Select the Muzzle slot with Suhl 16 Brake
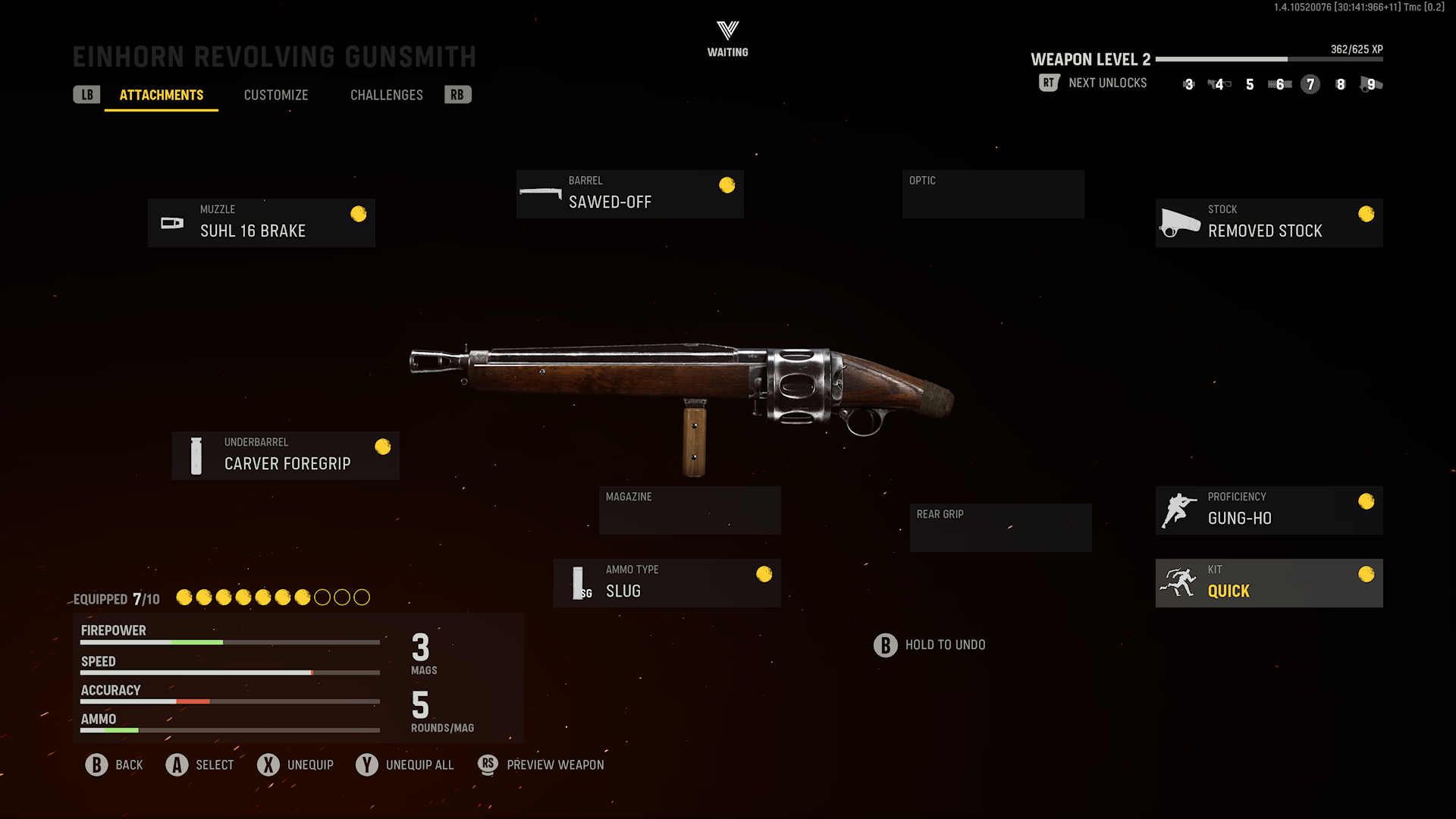The height and width of the screenshot is (819, 1456). [262, 223]
